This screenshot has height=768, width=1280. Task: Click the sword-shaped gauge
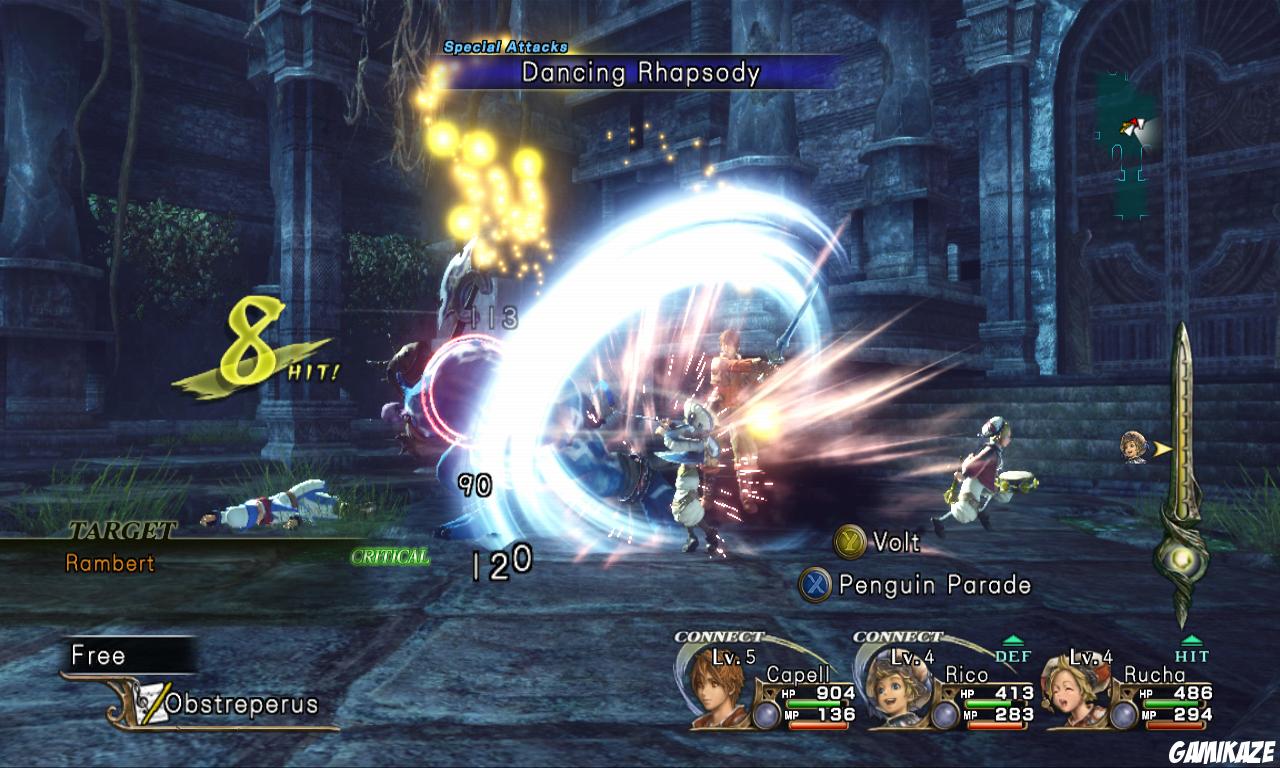(1183, 470)
